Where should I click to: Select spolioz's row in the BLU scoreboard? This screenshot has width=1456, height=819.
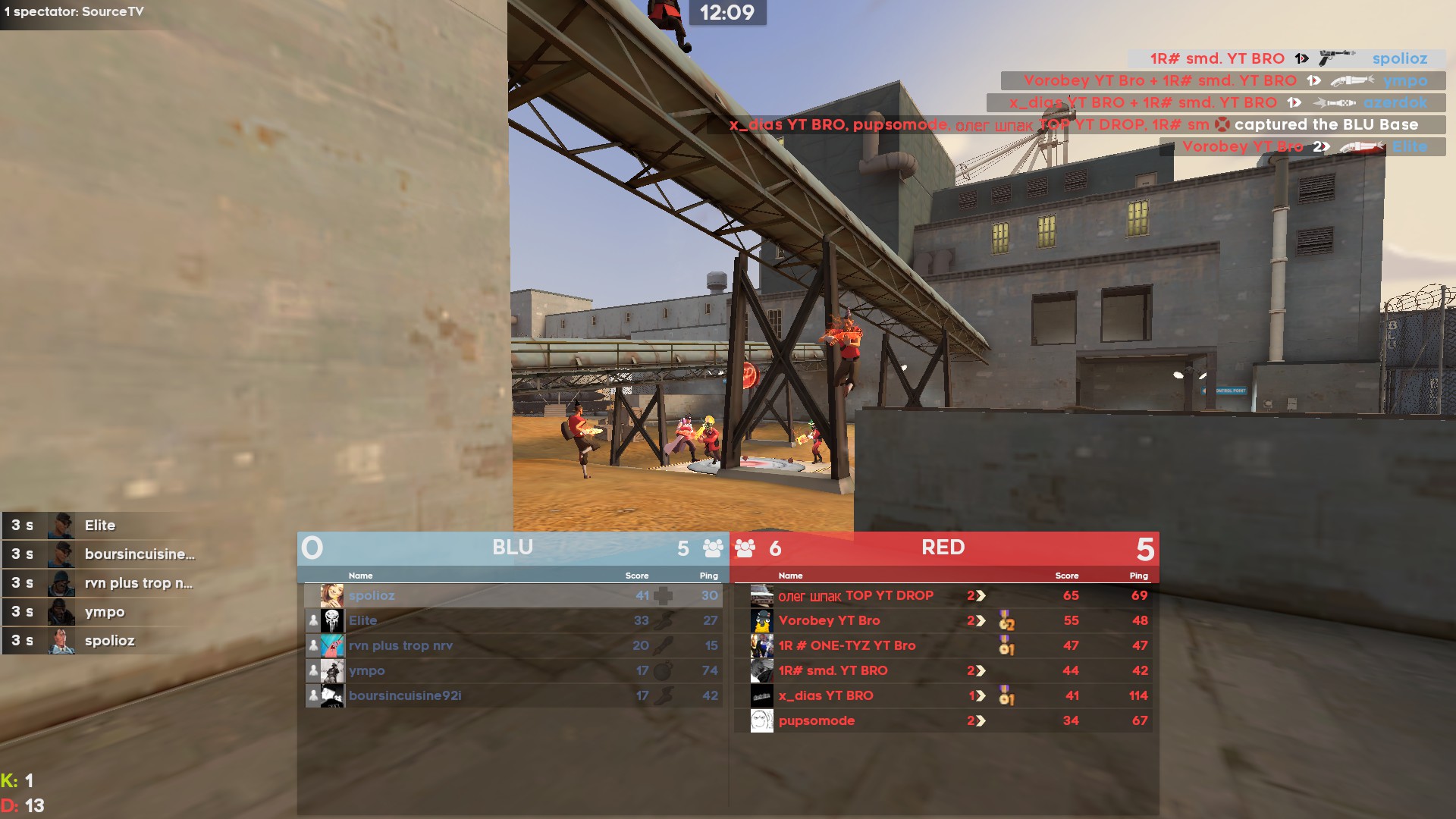513,595
